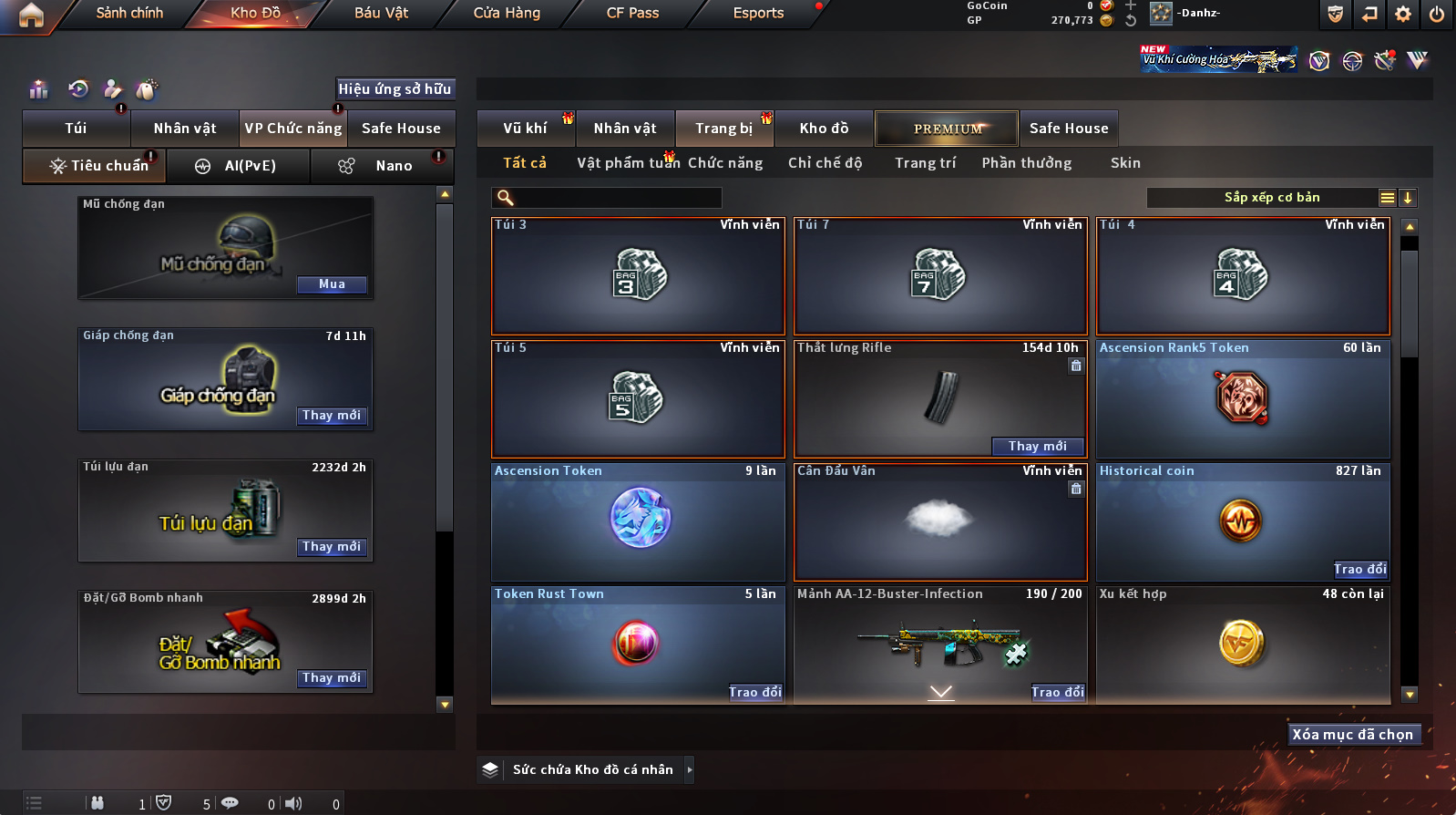Open the Sắp xếp cơ bản sort dropdown
This screenshot has width=1456, height=815.
(1272, 198)
